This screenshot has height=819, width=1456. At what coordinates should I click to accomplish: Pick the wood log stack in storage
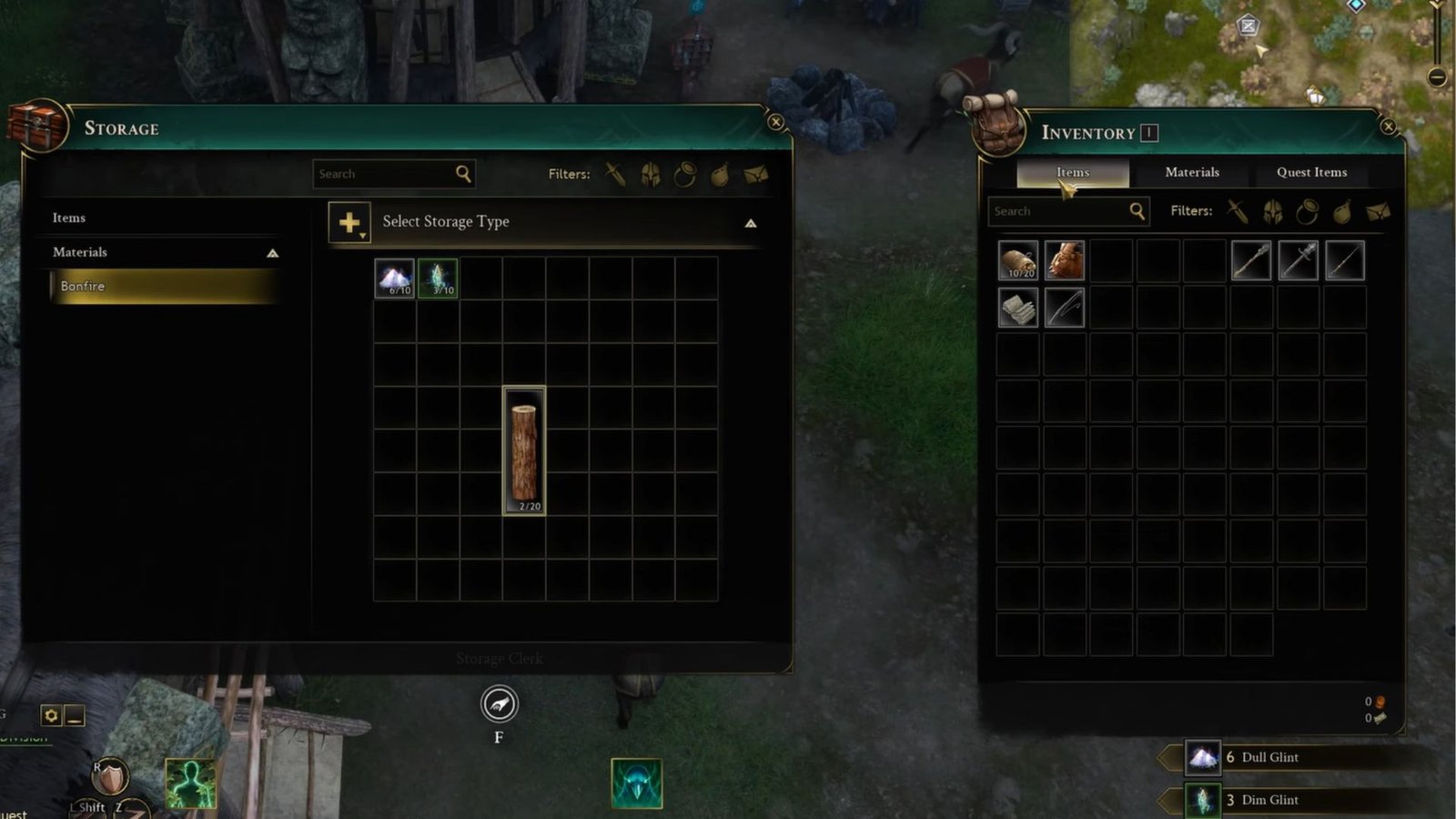click(x=524, y=450)
